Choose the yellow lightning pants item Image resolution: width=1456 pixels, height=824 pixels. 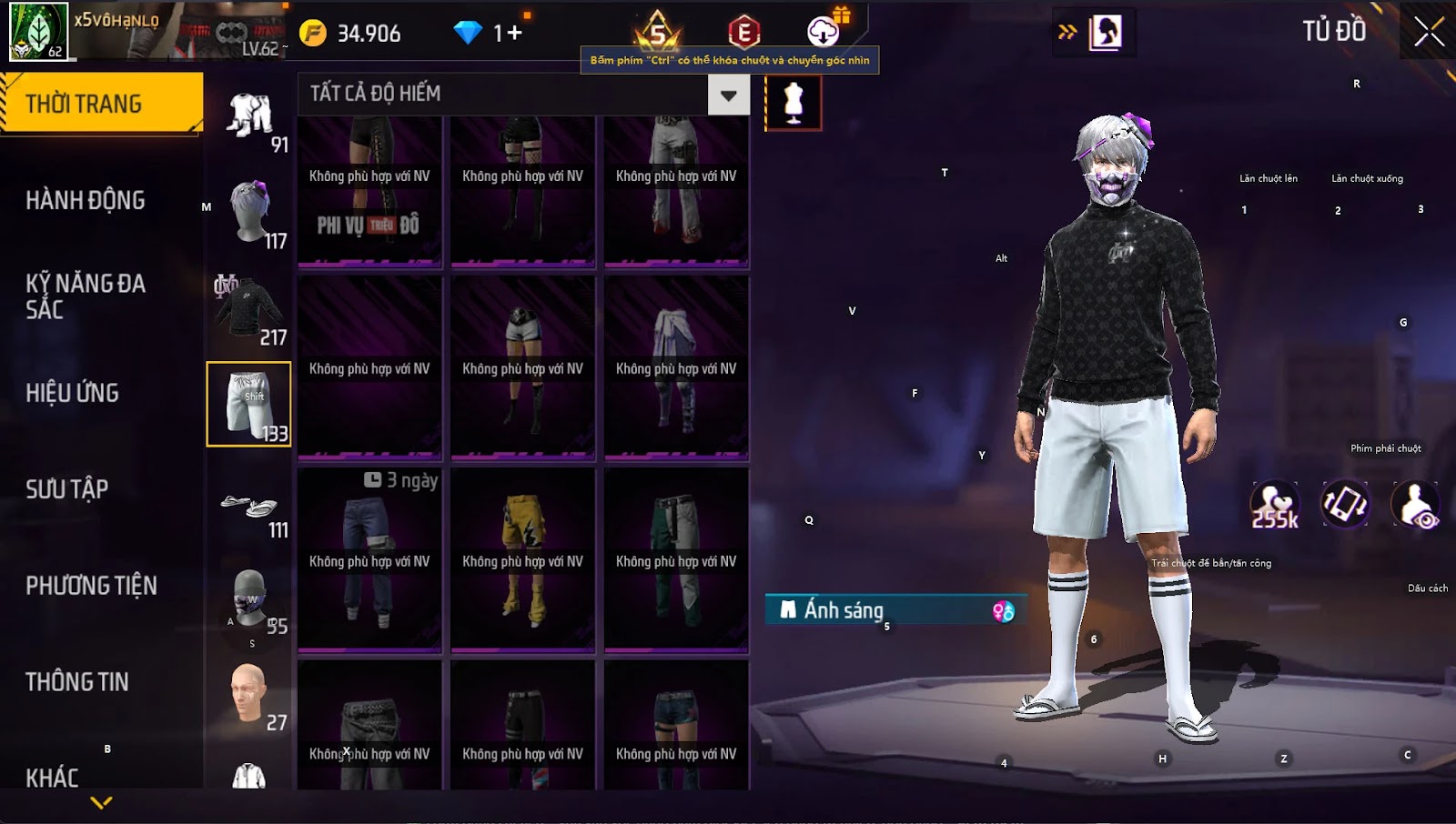[523, 560]
